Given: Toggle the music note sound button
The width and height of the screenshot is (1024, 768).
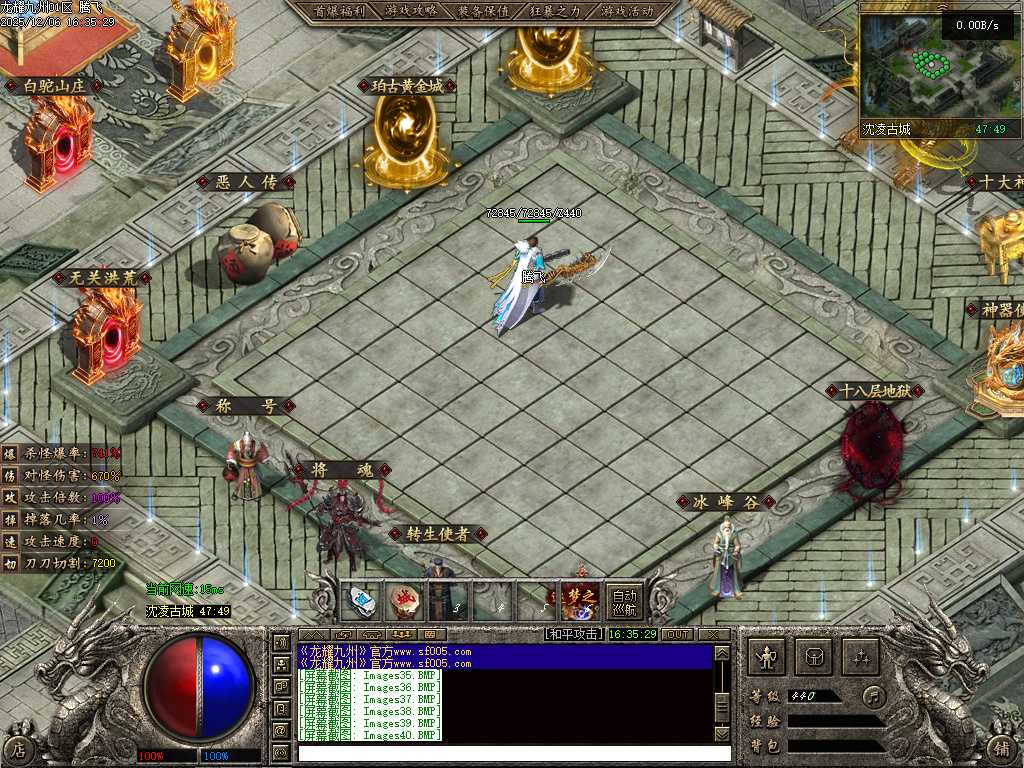Looking at the screenshot, I should (876, 695).
